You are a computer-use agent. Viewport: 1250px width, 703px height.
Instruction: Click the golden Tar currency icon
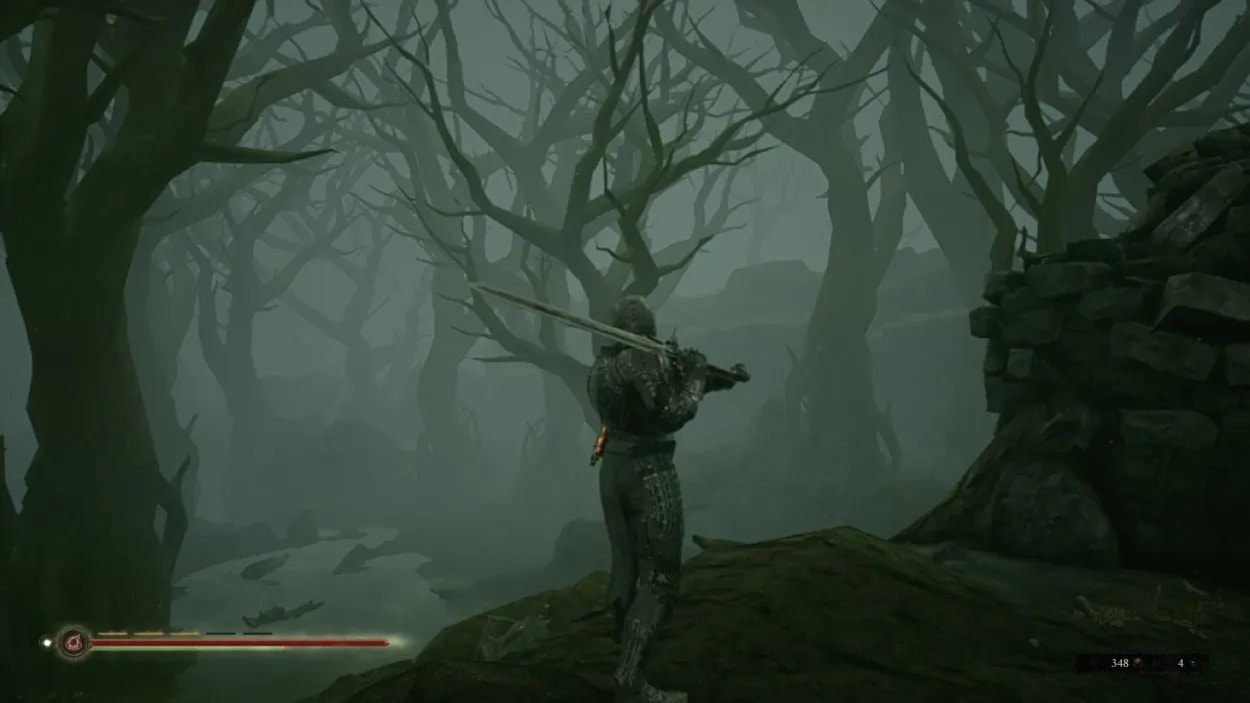[x=1138, y=663]
